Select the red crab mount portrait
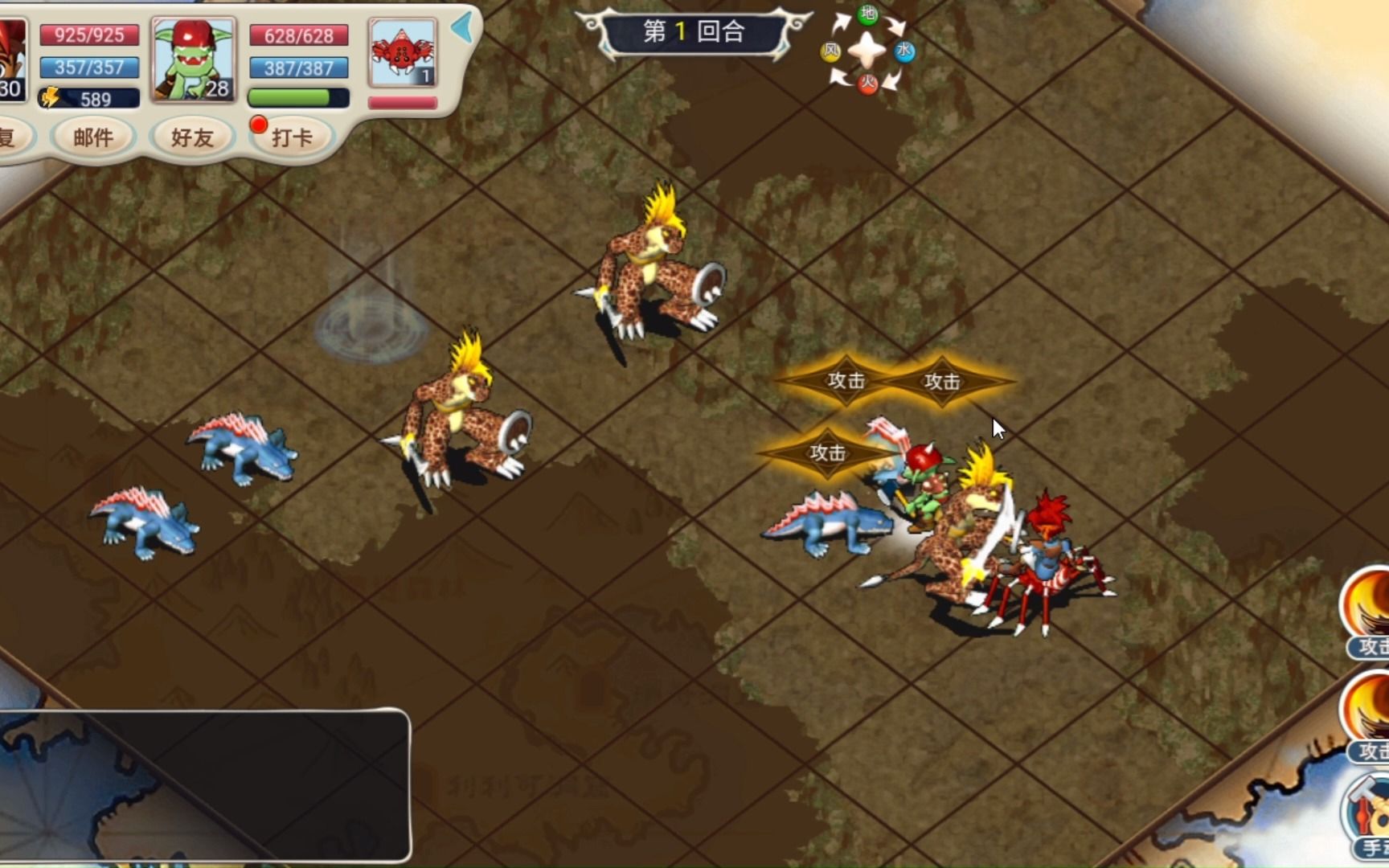 [402, 53]
